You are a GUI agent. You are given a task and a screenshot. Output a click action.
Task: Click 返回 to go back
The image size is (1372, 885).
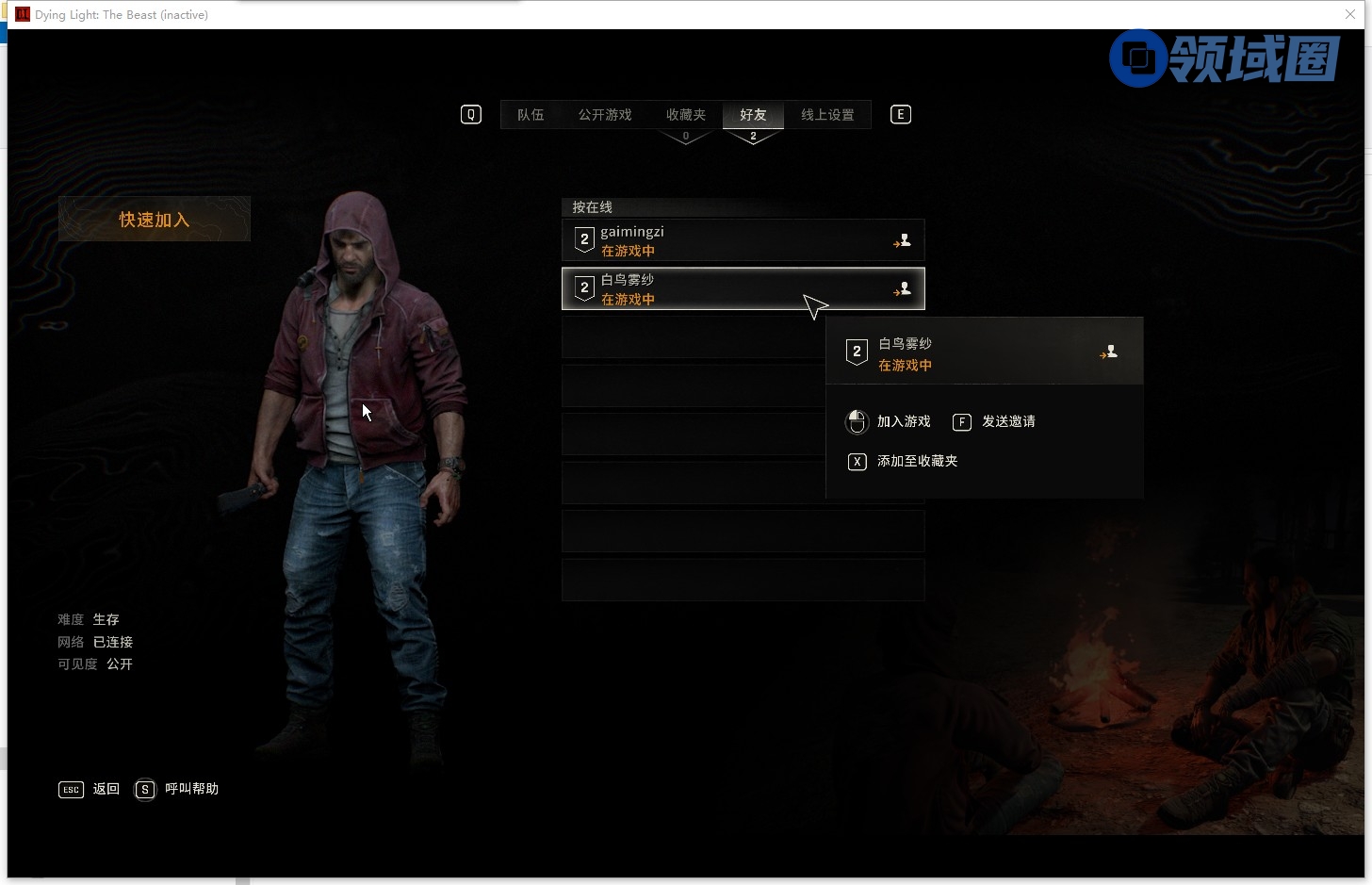(x=105, y=789)
